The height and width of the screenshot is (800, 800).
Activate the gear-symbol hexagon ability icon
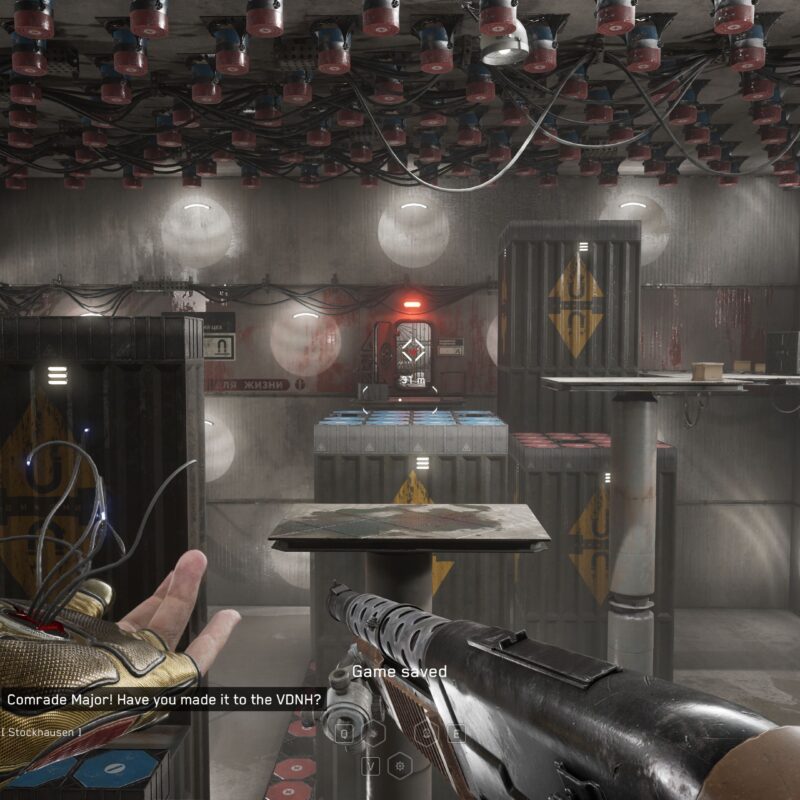[x=401, y=767]
